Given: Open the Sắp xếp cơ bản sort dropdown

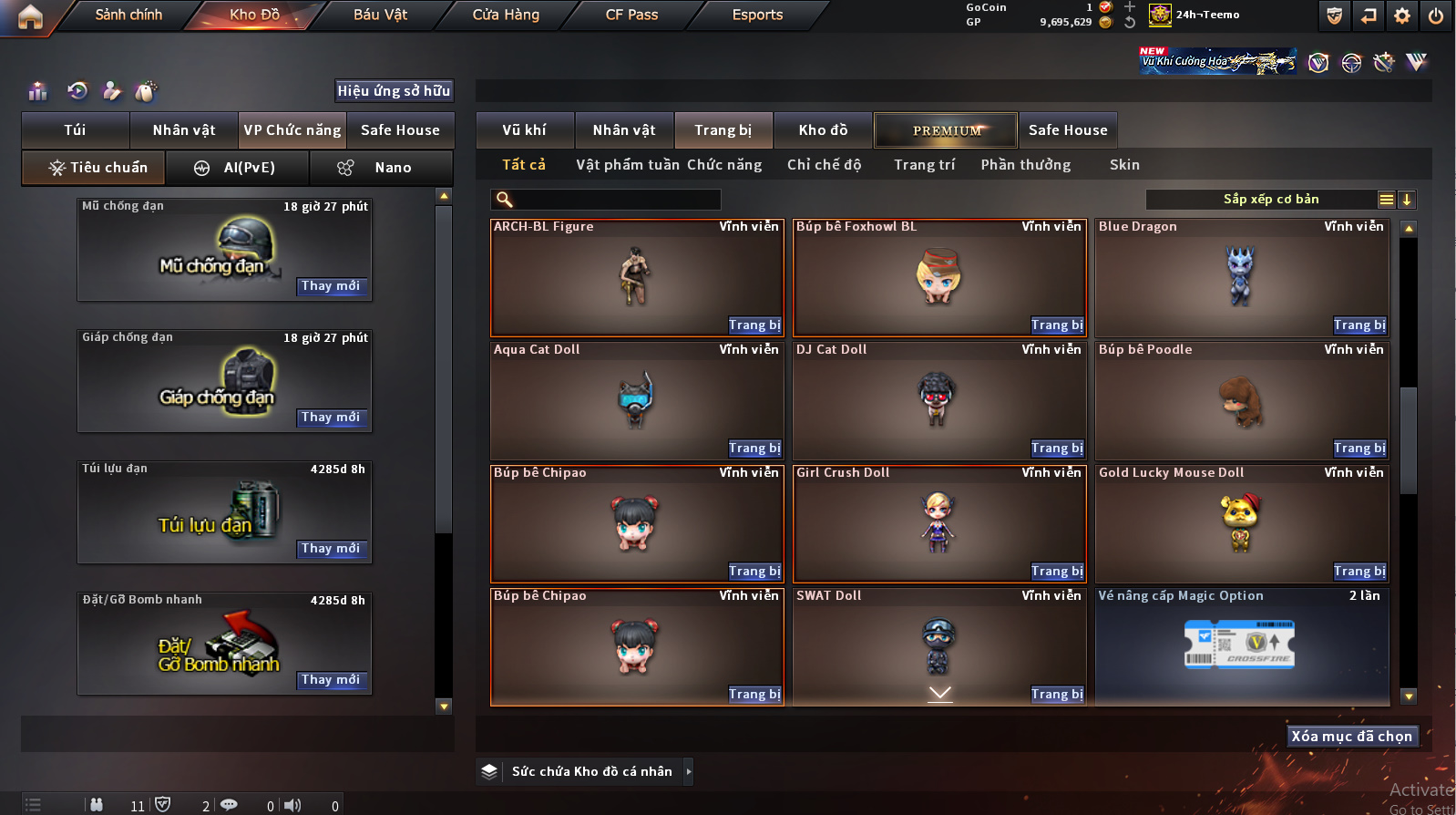Looking at the screenshot, I should click(1270, 200).
